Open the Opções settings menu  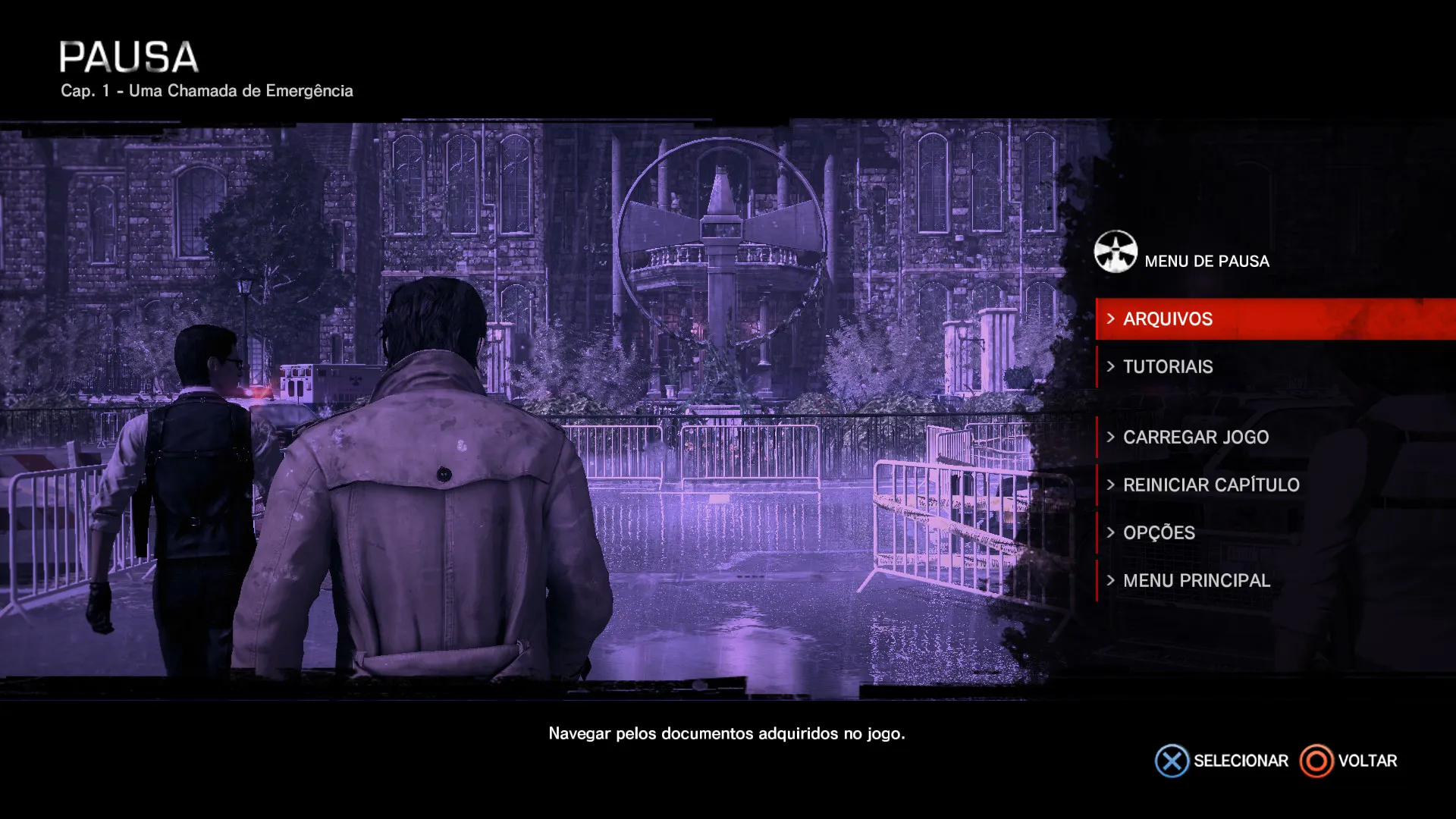[1159, 533]
